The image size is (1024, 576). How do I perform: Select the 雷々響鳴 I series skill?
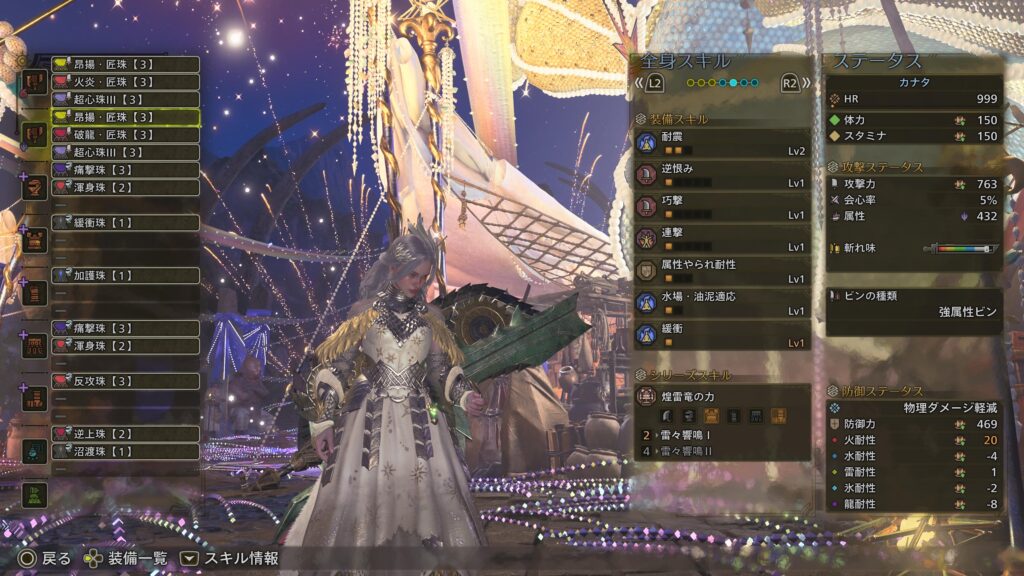(721, 435)
